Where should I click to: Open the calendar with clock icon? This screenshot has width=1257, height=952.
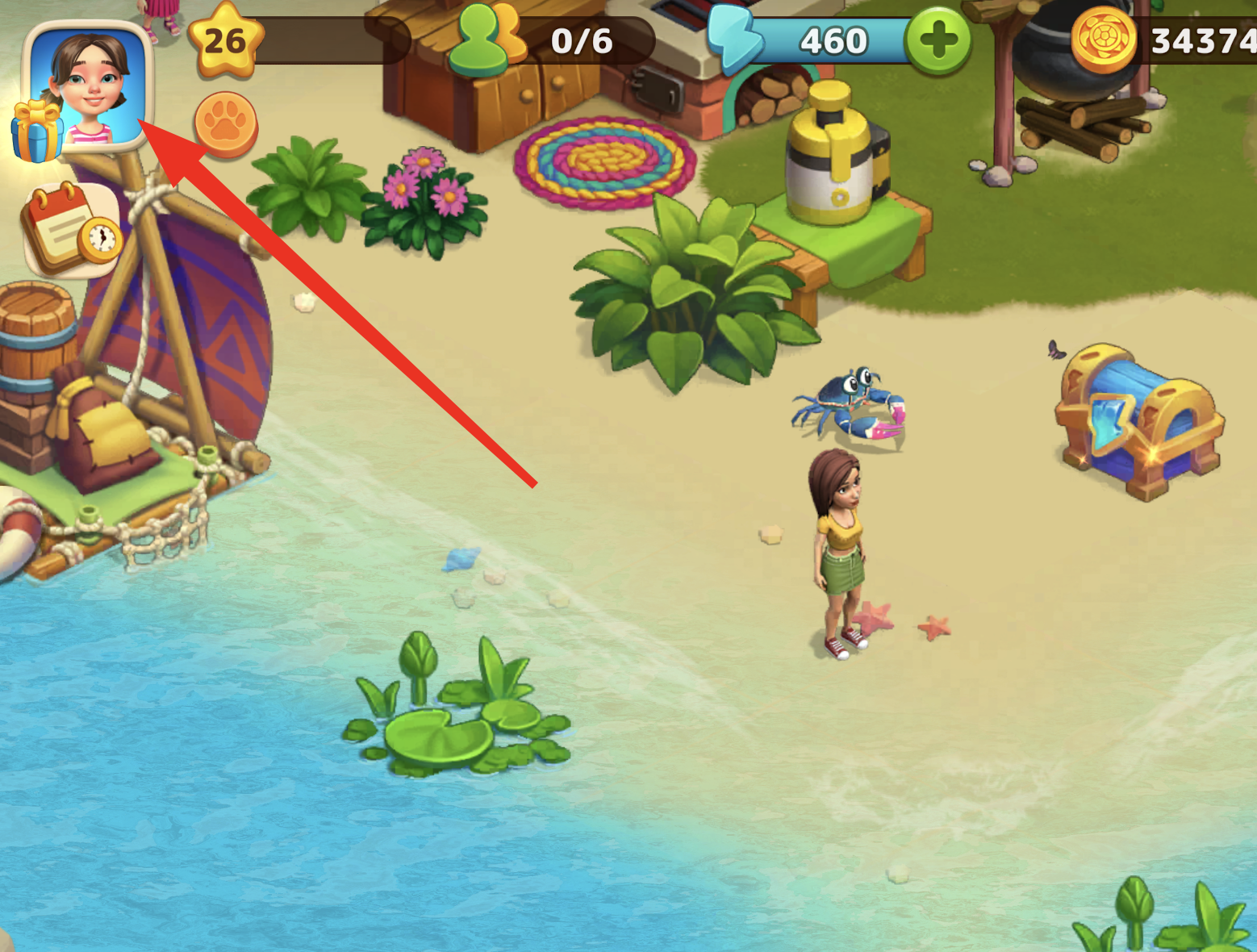pyautogui.click(x=73, y=230)
